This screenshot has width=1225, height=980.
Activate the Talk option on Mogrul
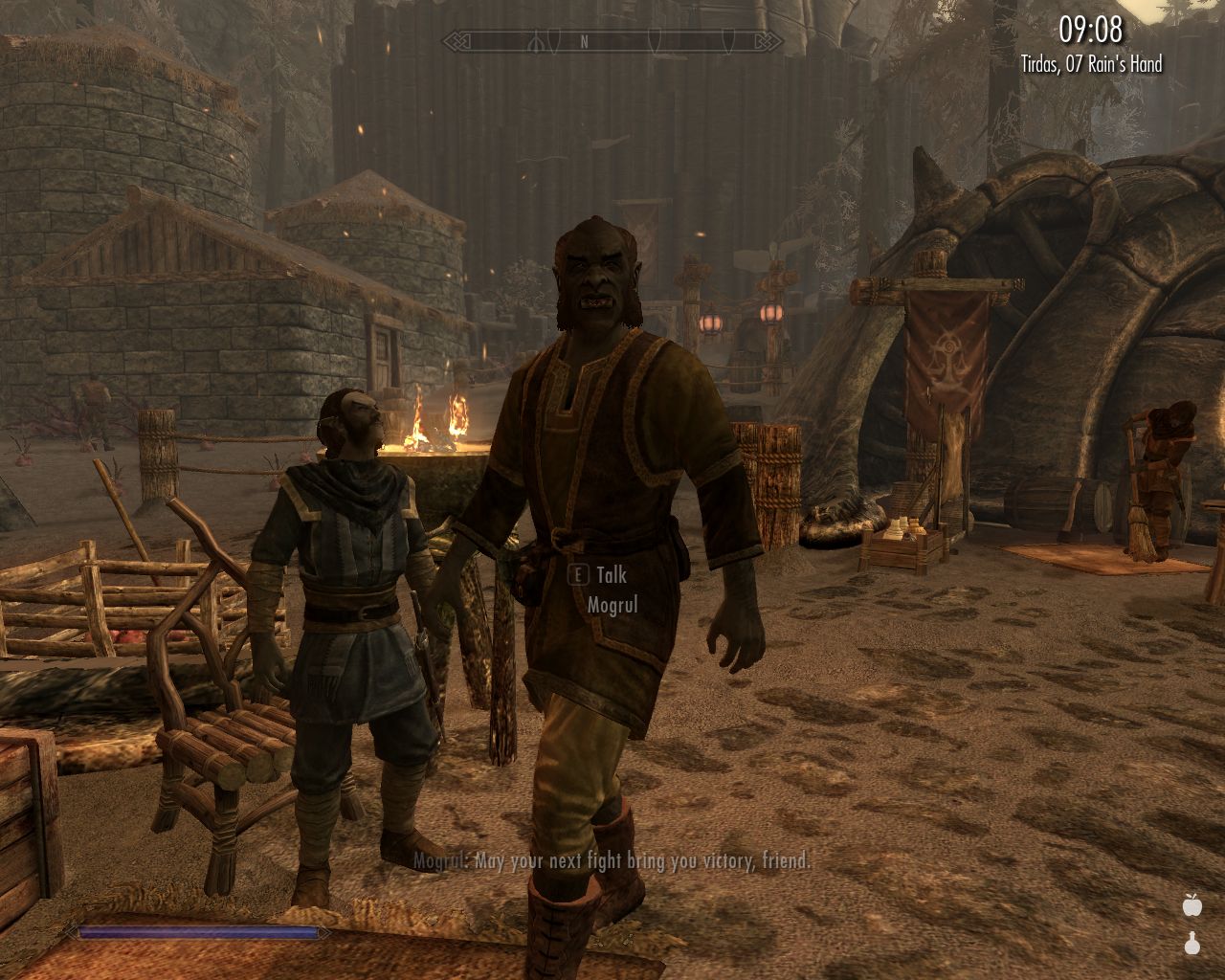610,575
